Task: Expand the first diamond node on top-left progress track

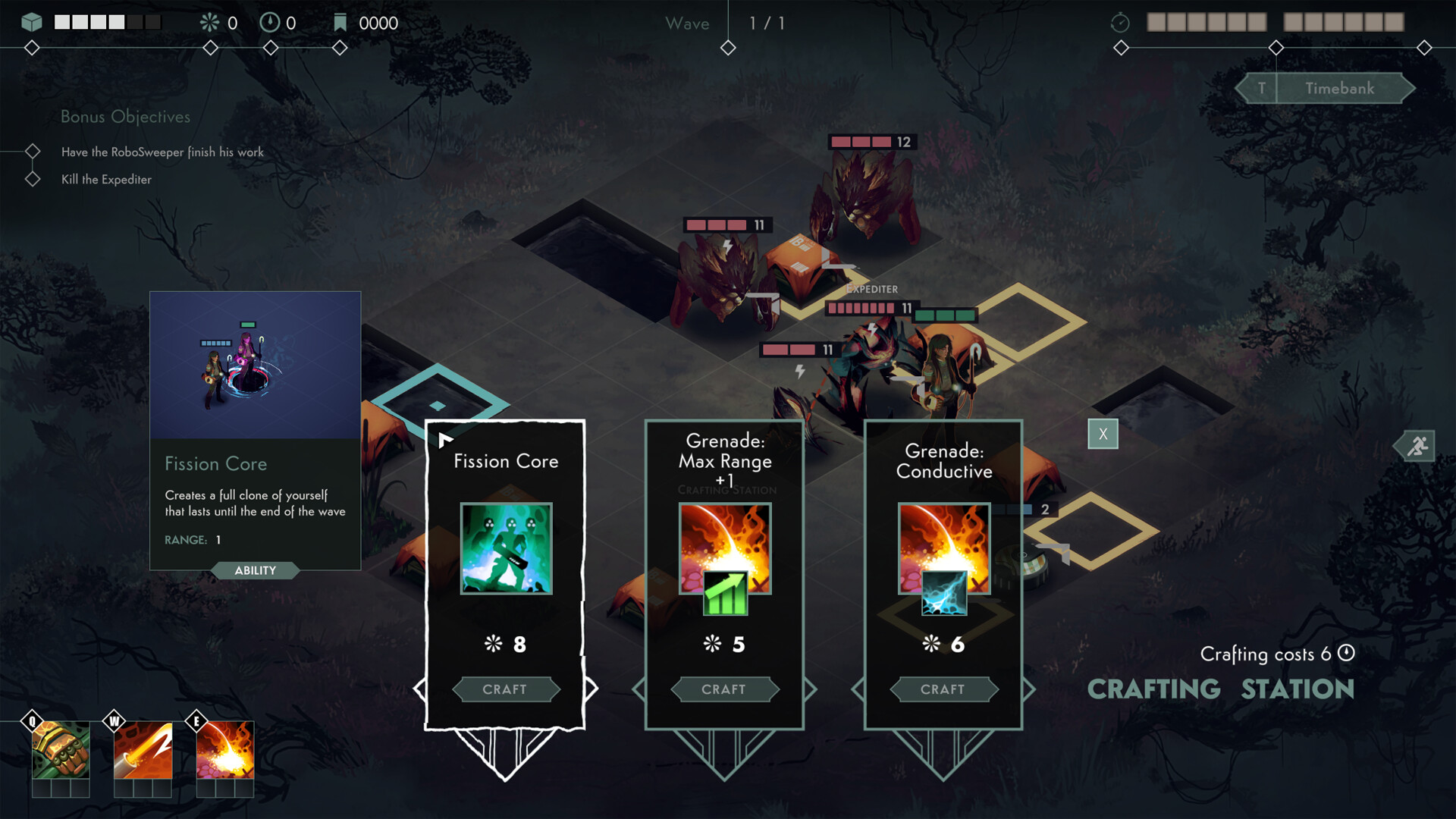Action: (32, 48)
